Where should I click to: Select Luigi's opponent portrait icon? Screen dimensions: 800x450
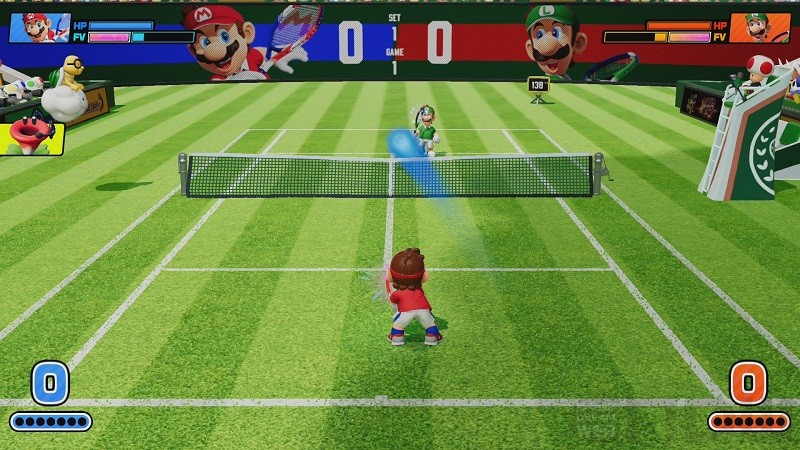(x=759, y=27)
